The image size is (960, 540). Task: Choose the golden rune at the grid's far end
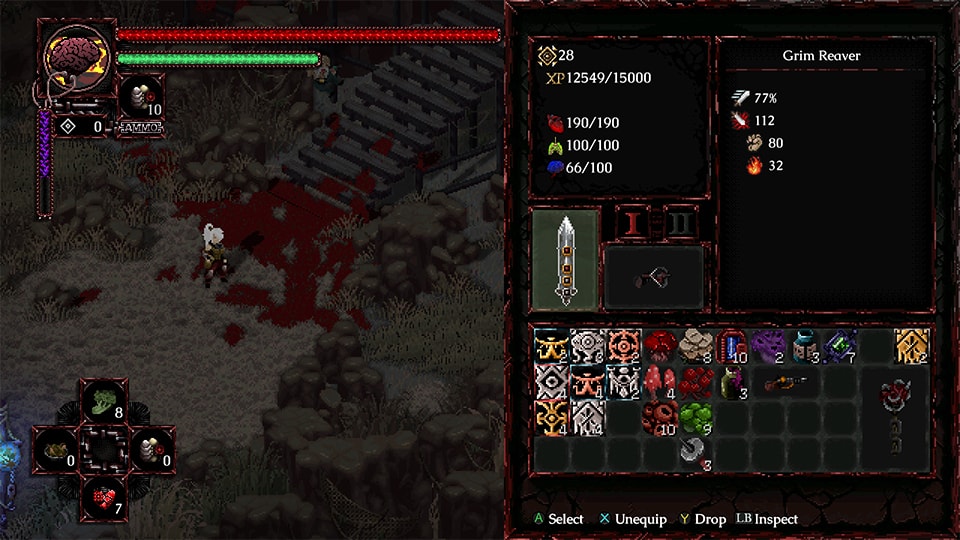911,345
